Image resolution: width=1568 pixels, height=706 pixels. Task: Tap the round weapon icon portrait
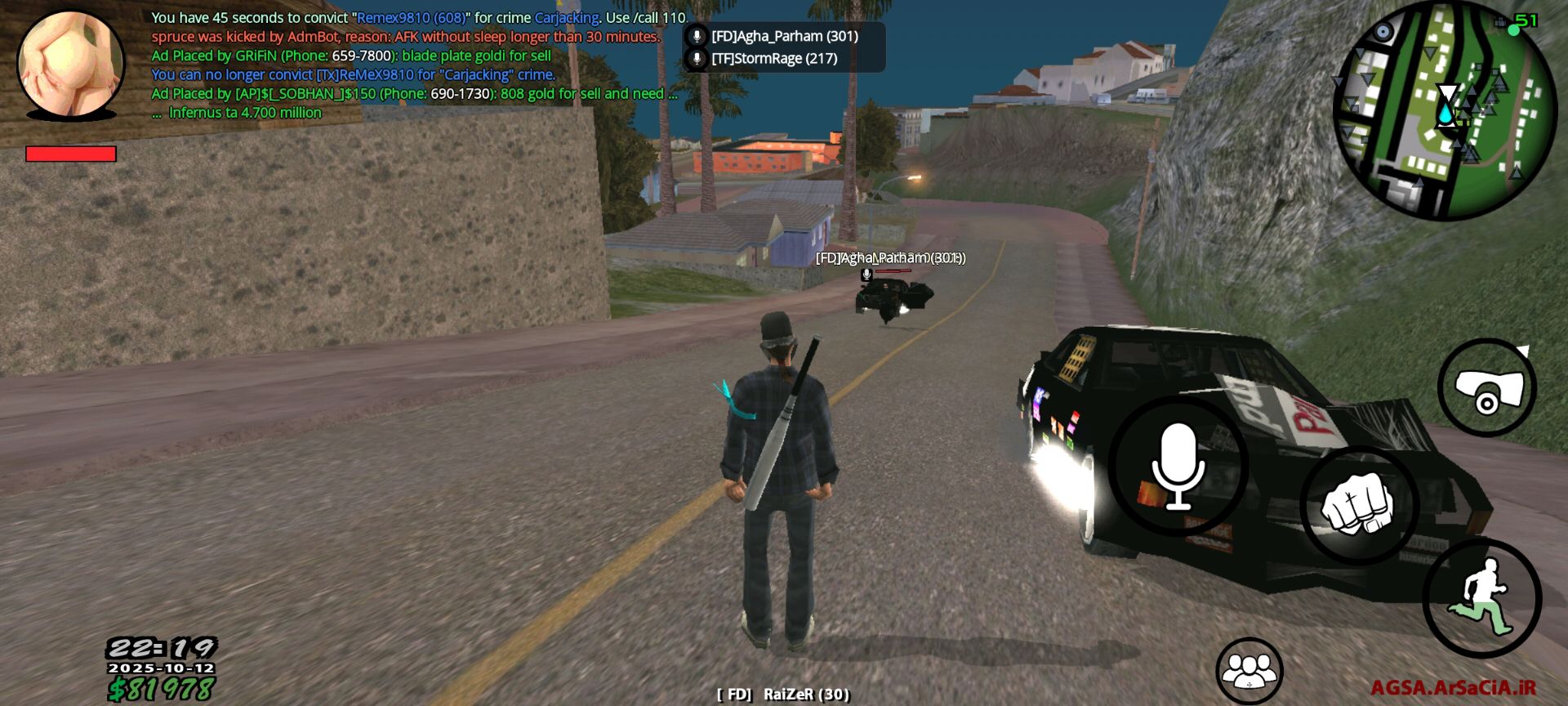71,65
